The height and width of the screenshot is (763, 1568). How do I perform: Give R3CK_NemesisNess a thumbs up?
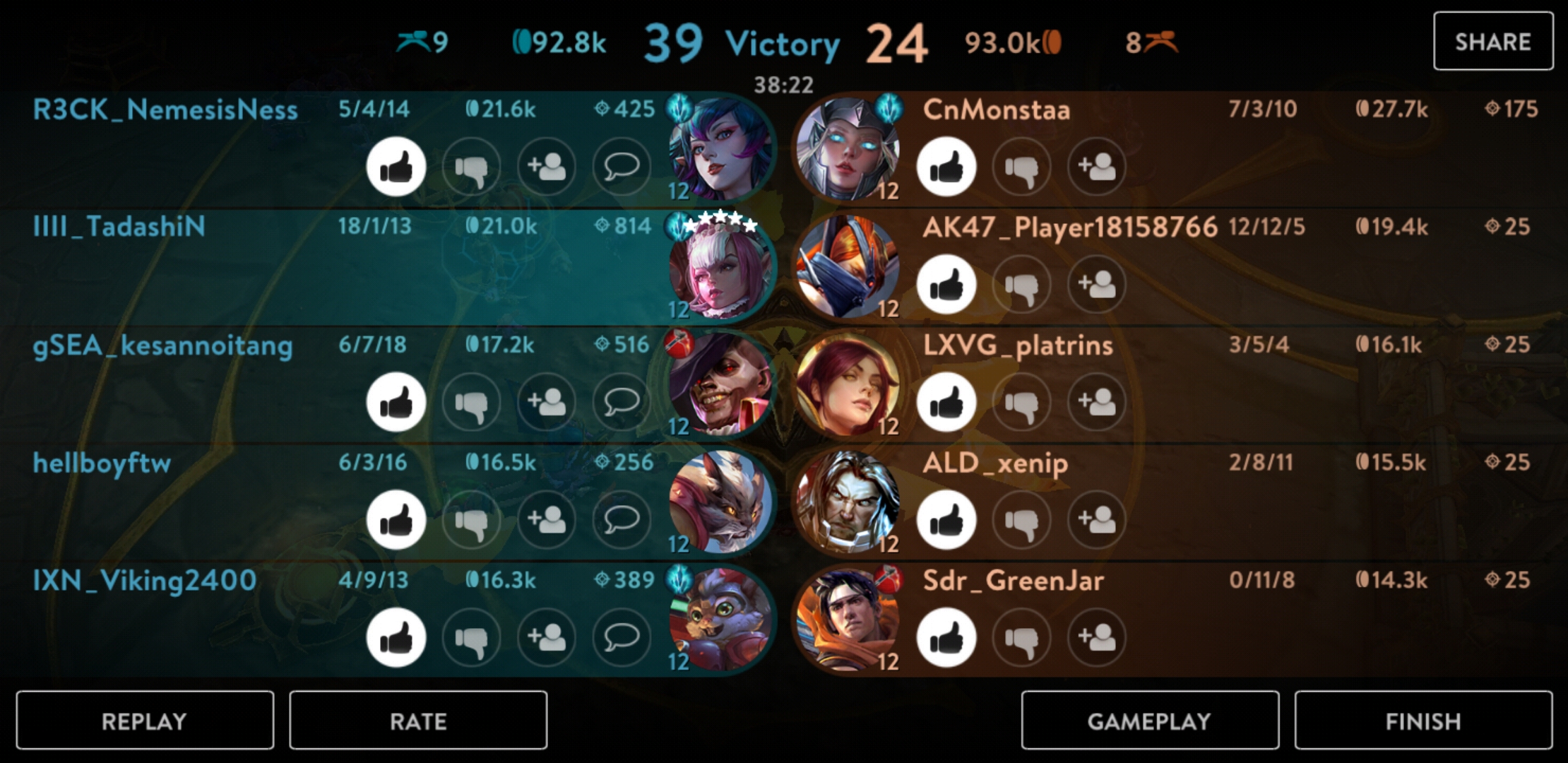(396, 167)
